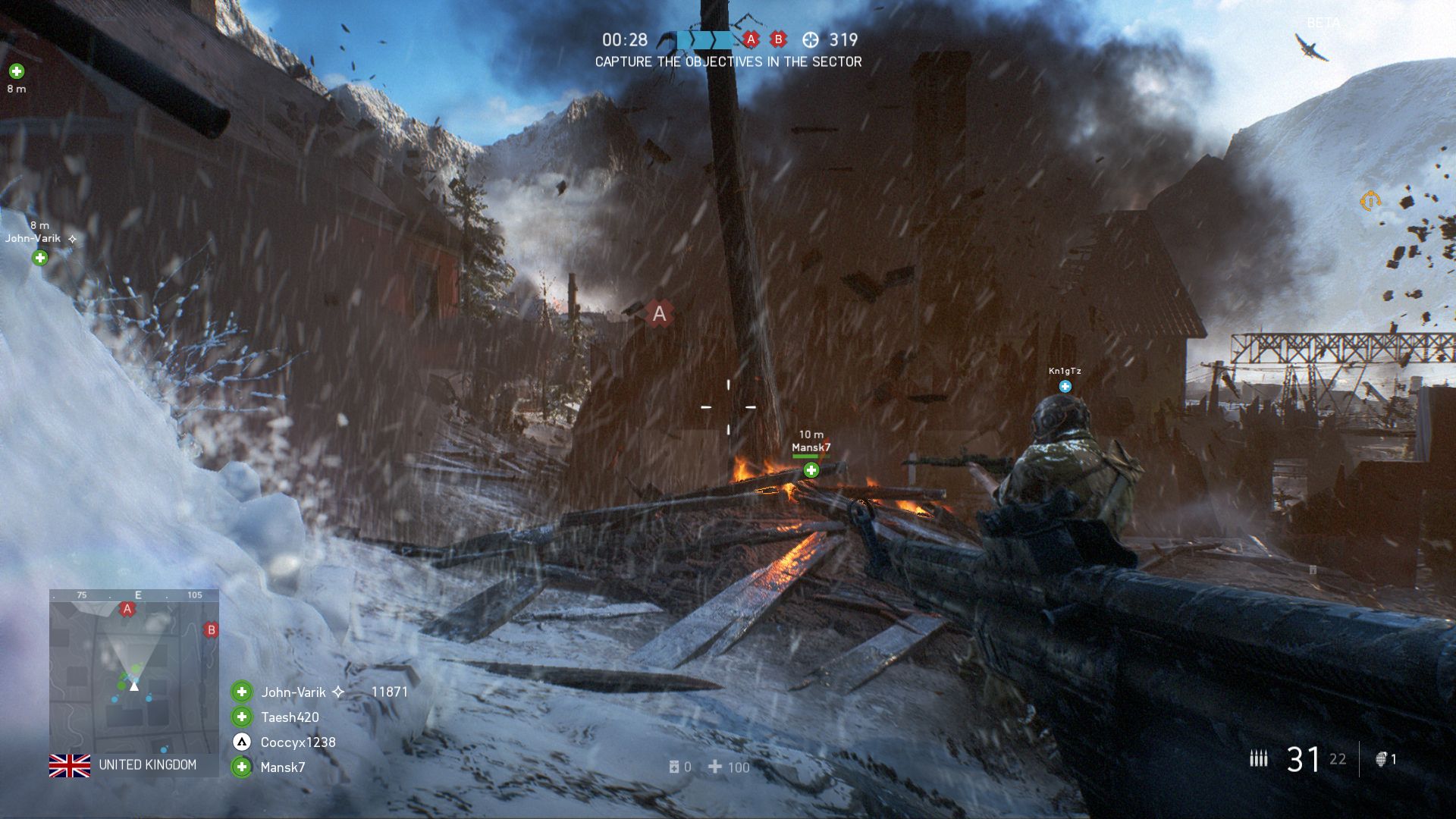Click John-Varik's score value 11871
Screen dimensions: 1456x819
point(390,692)
